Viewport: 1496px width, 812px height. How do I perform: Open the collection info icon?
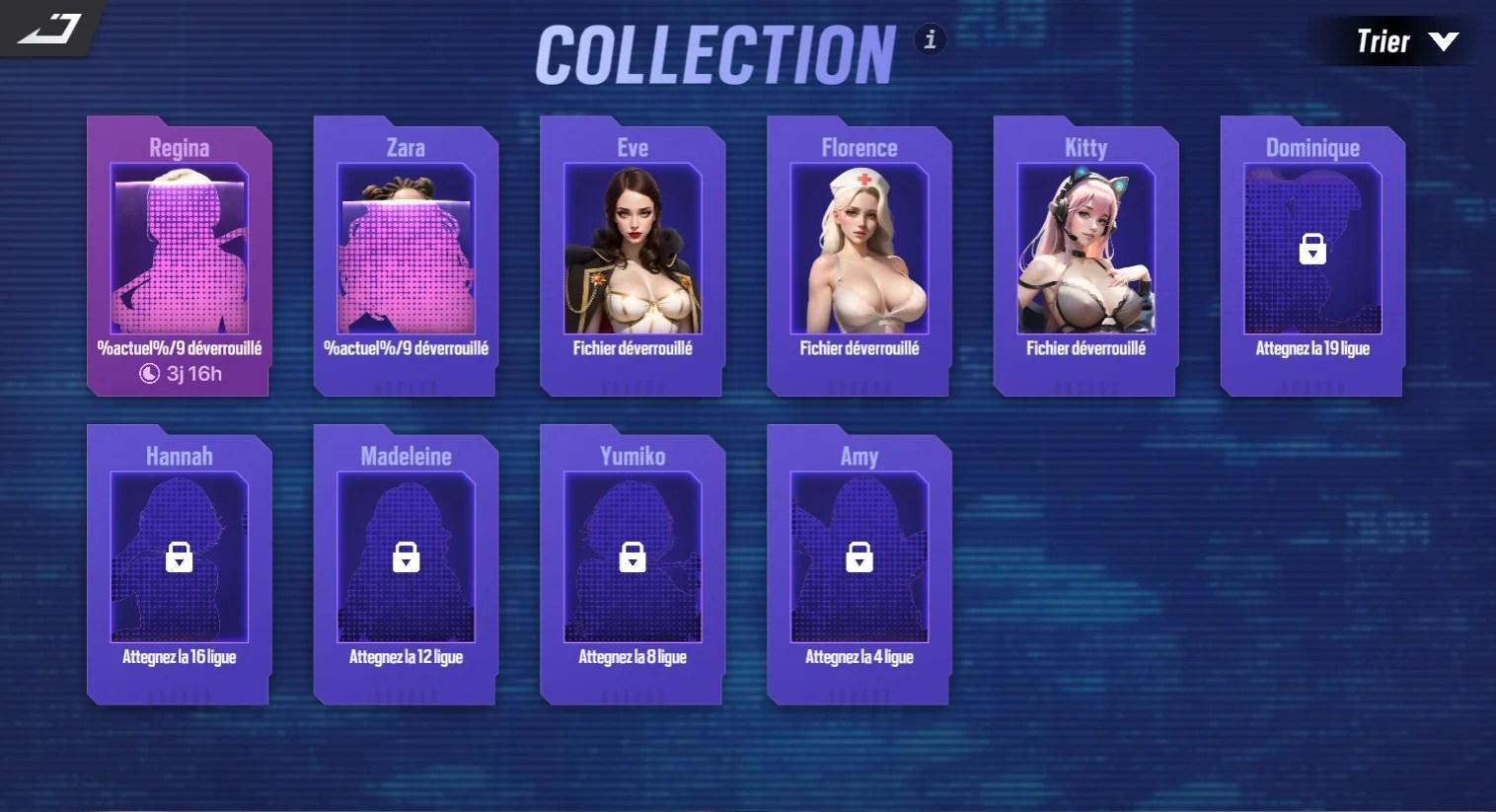pyautogui.click(x=930, y=39)
